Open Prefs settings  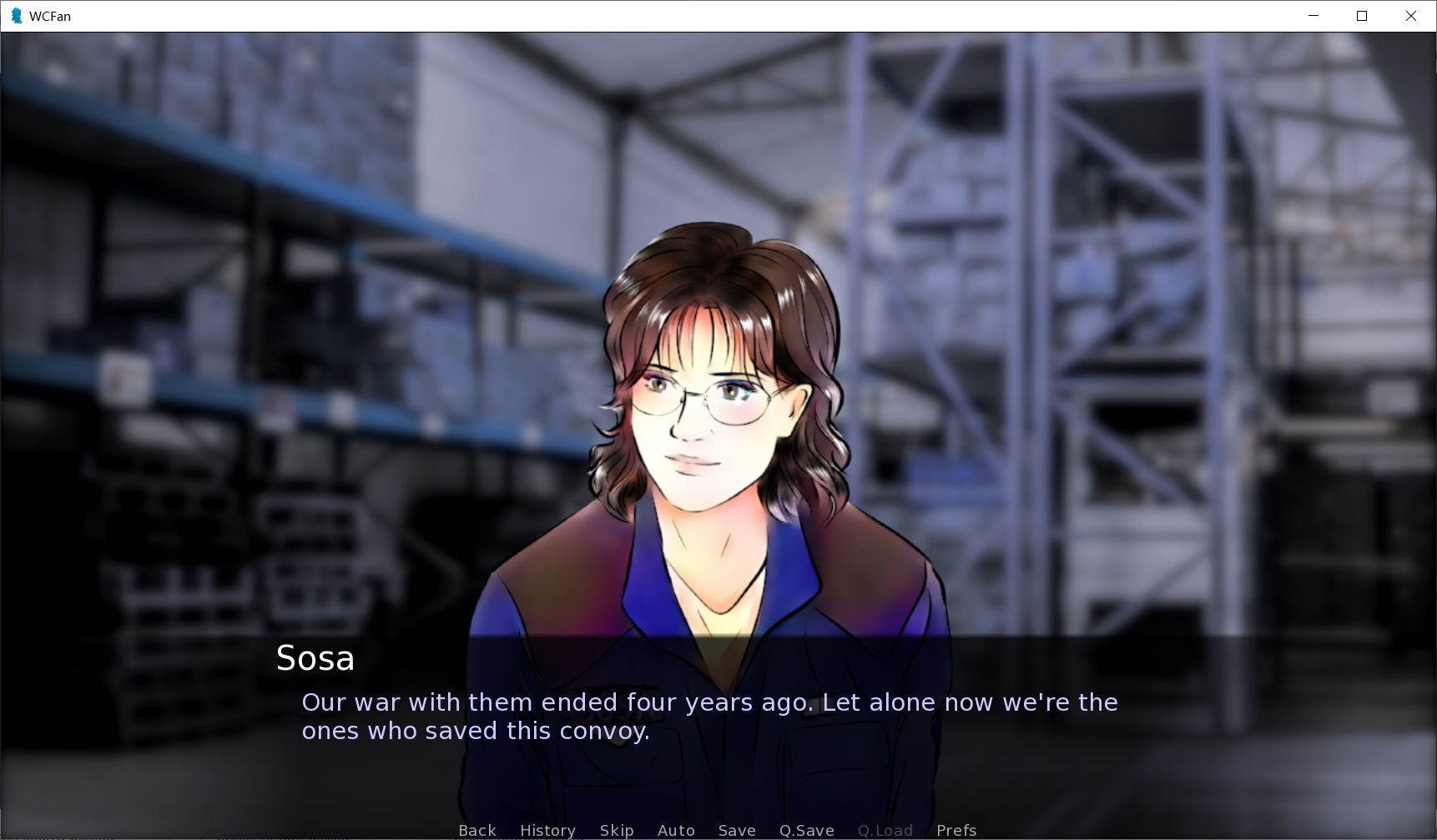tap(956, 830)
